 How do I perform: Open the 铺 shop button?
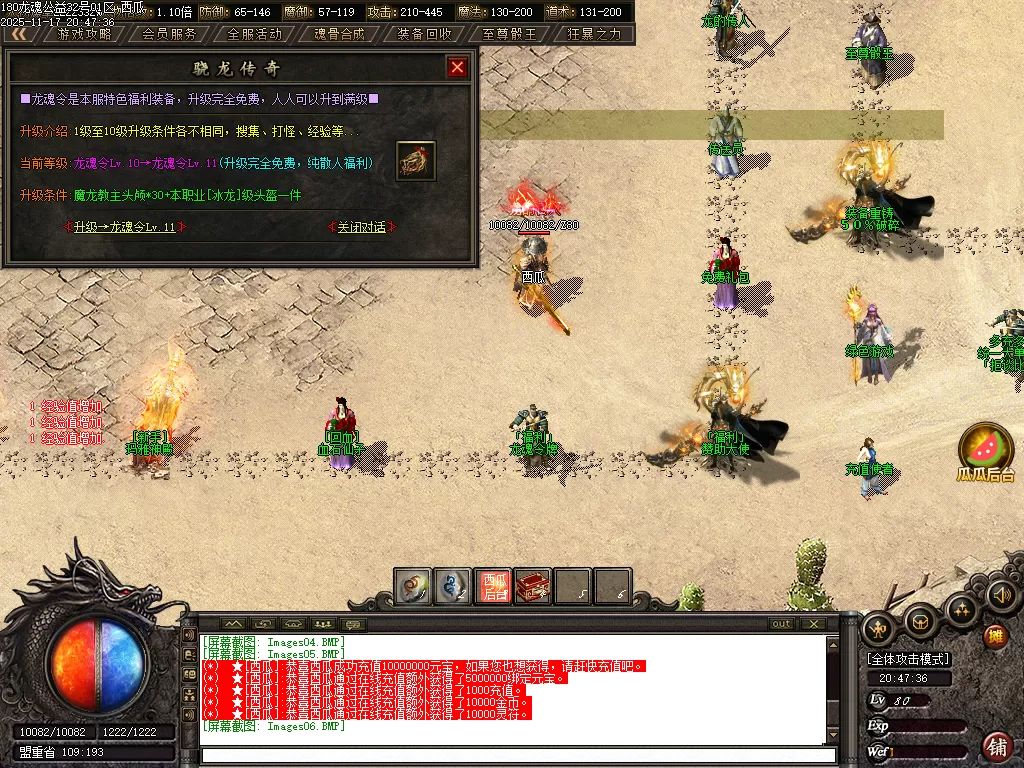(x=997, y=745)
